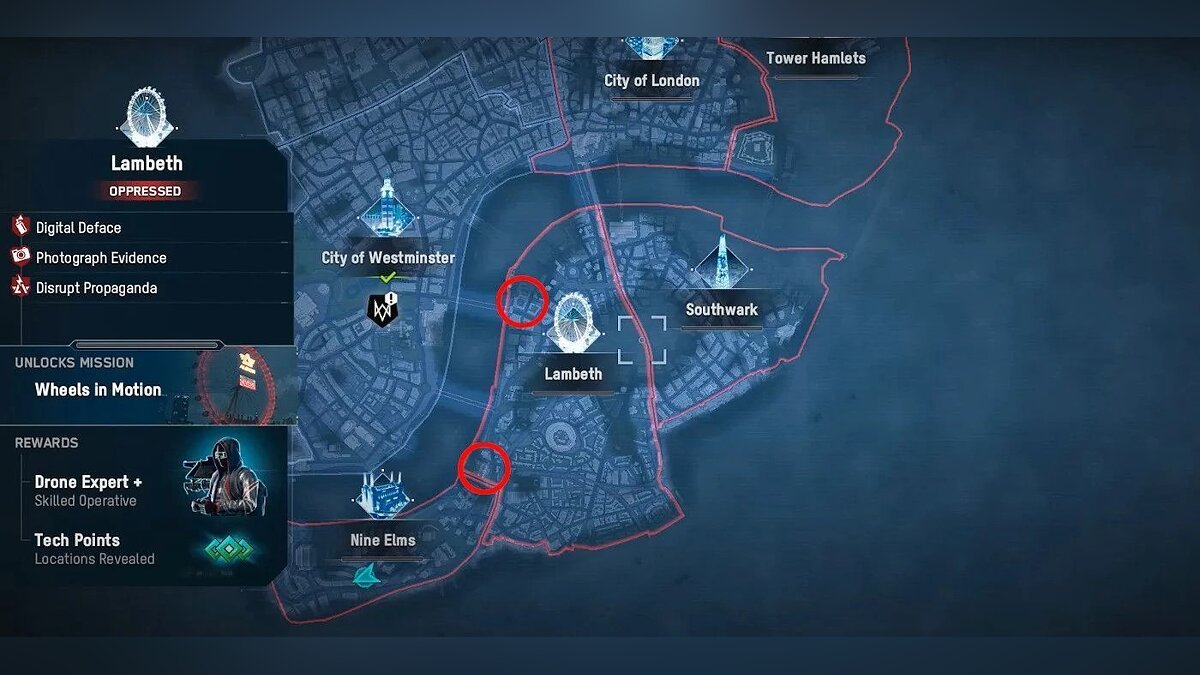
Task: Open the Wheels in Motion mission entry
Action: [x=98, y=390]
